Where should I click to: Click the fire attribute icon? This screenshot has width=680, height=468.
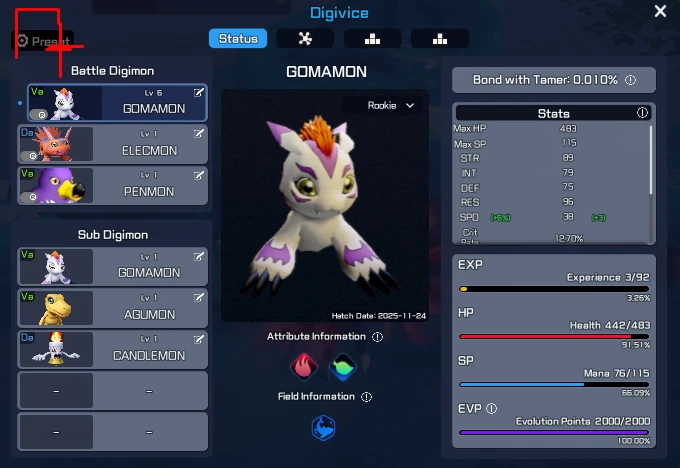tap(303, 366)
